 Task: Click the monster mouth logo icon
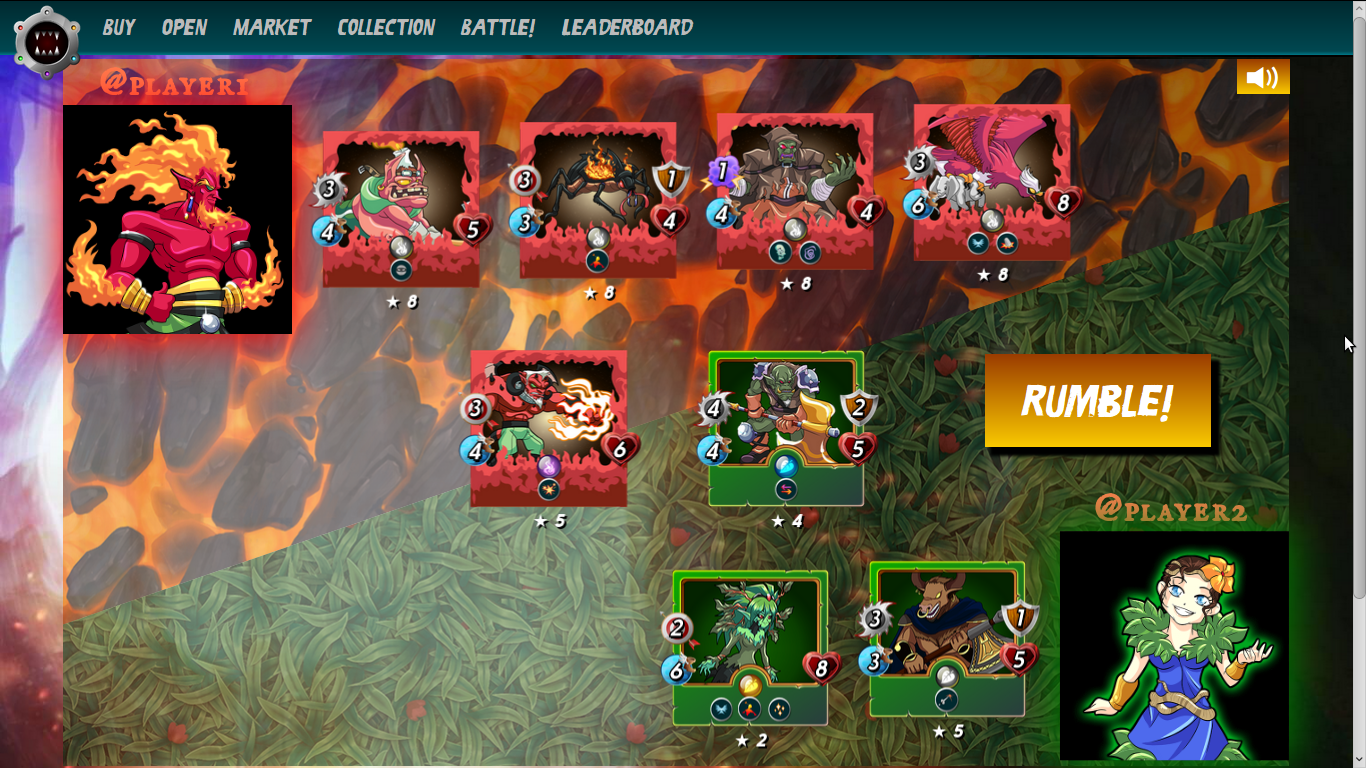coord(47,41)
